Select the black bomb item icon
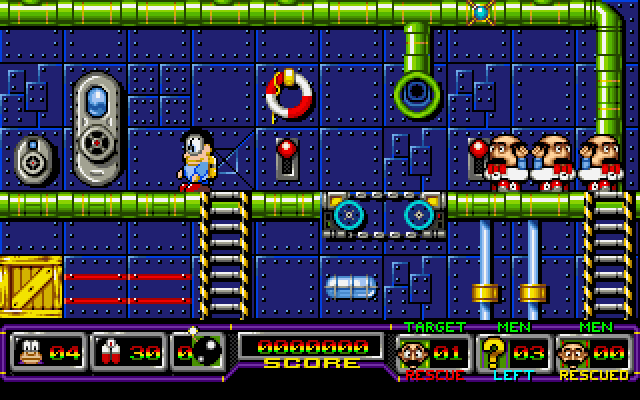Screen dimensions: 640x400 tap(206, 352)
